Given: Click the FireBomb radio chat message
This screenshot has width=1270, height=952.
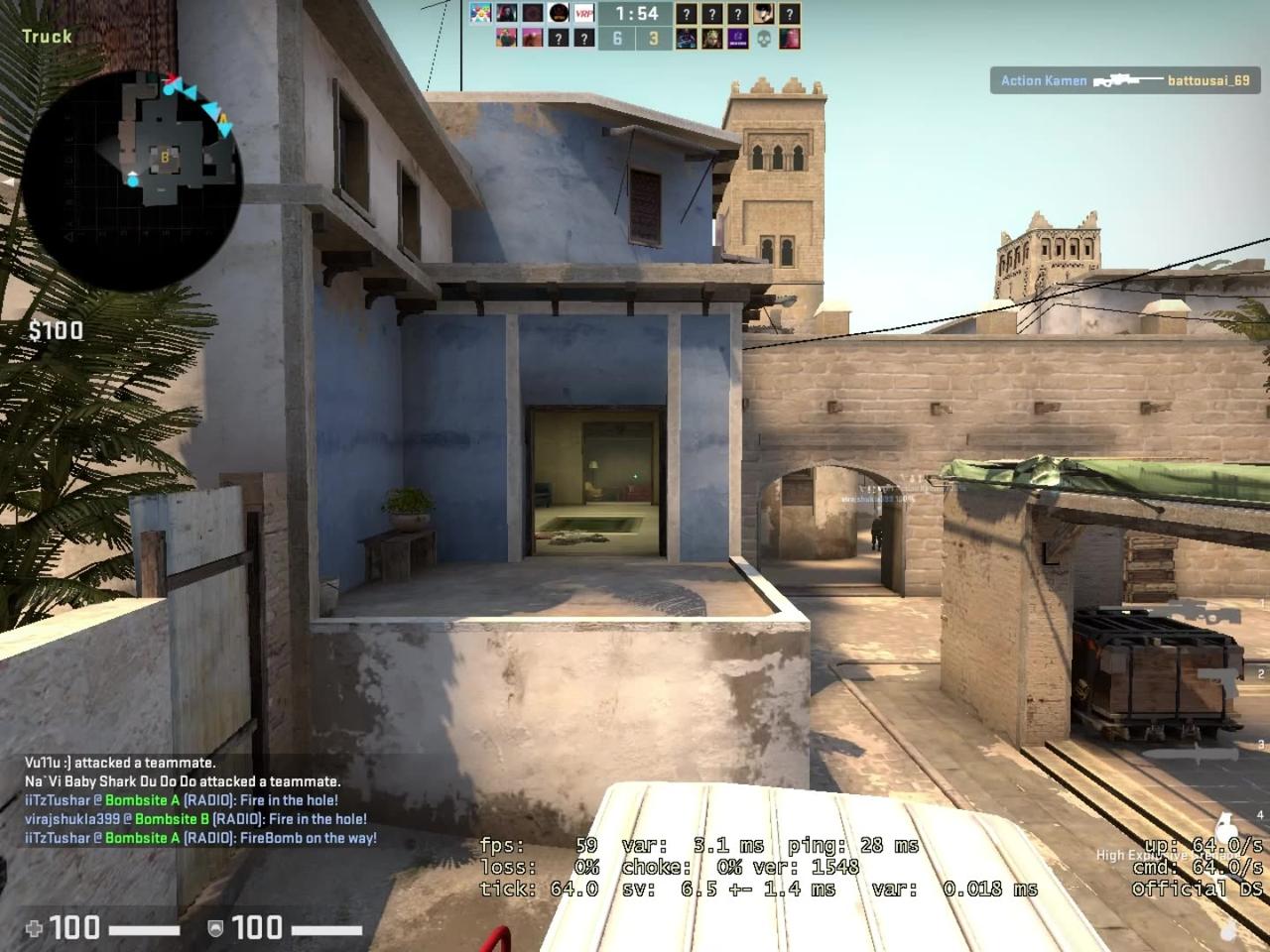Looking at the screenshot, I should click(x=198, y=838).
